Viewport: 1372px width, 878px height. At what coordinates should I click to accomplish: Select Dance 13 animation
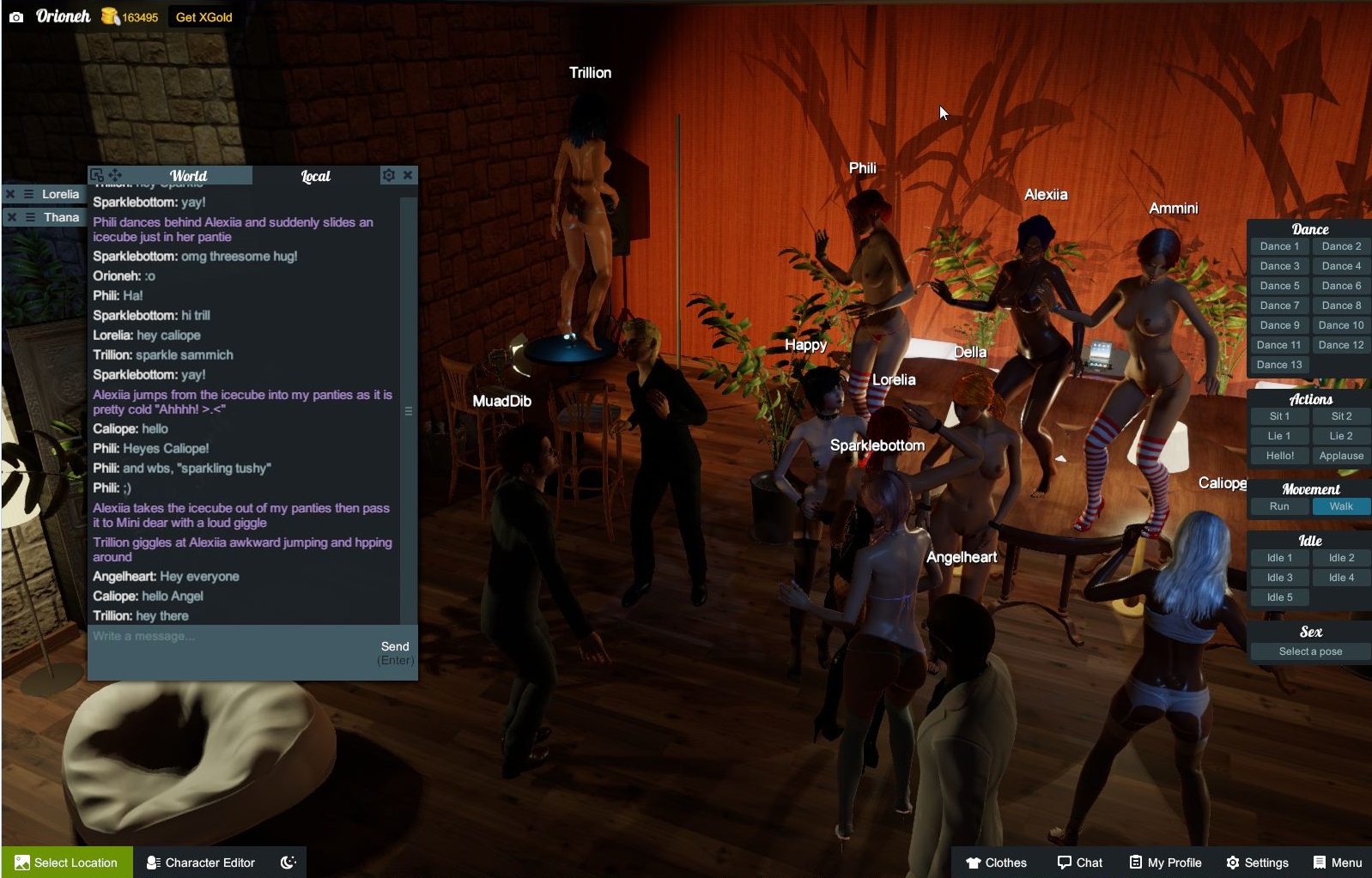point(1279,365)
